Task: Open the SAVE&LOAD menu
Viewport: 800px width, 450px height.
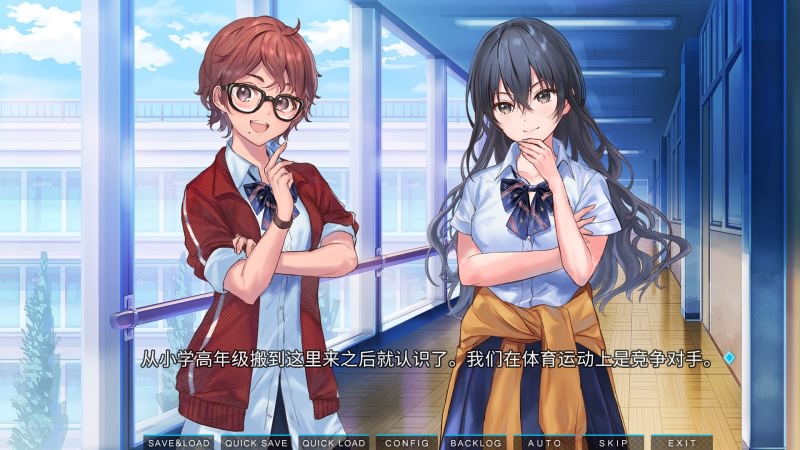Action: pos(179,442)
